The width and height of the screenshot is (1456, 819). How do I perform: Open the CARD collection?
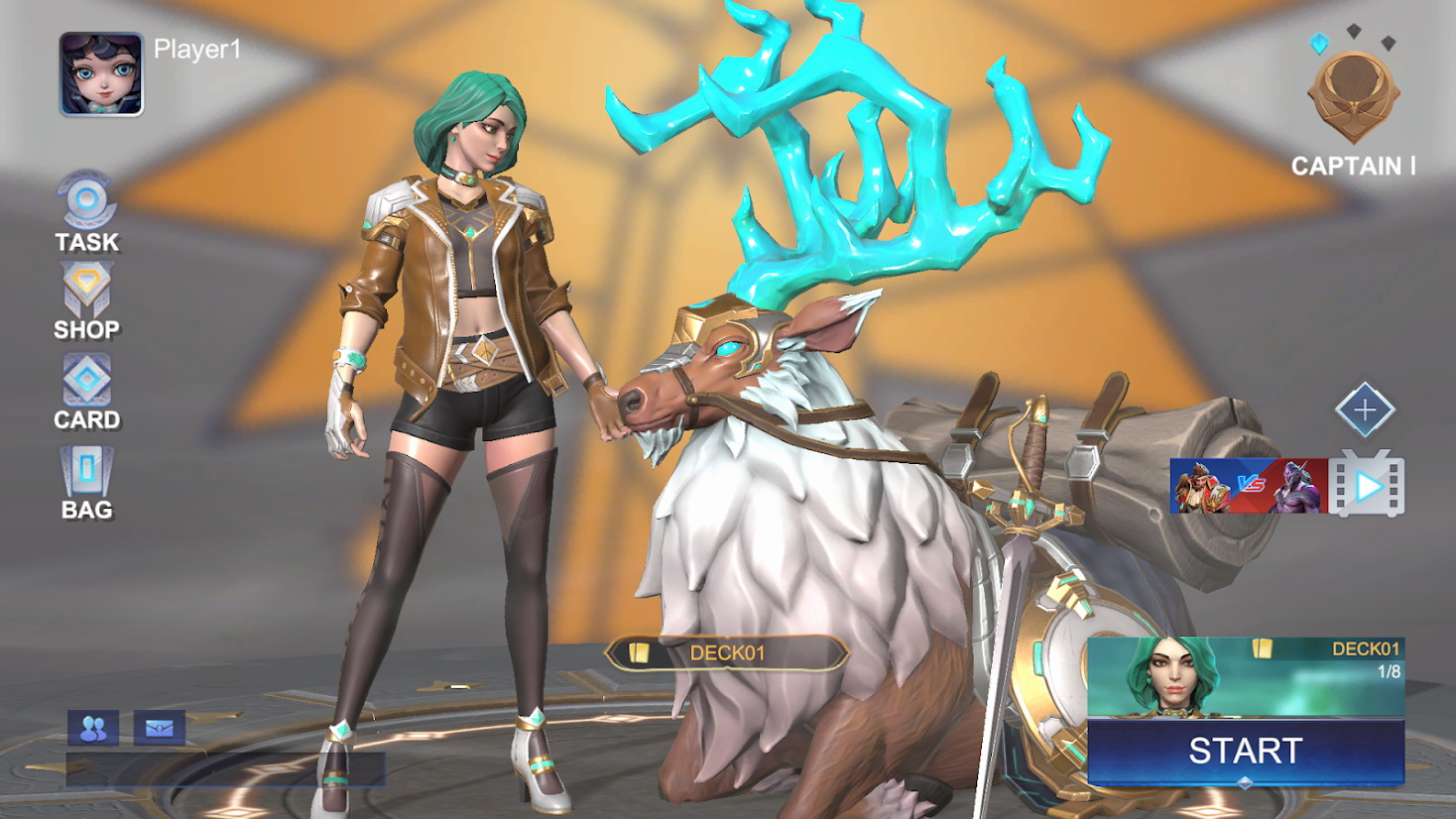pos(86,392)
